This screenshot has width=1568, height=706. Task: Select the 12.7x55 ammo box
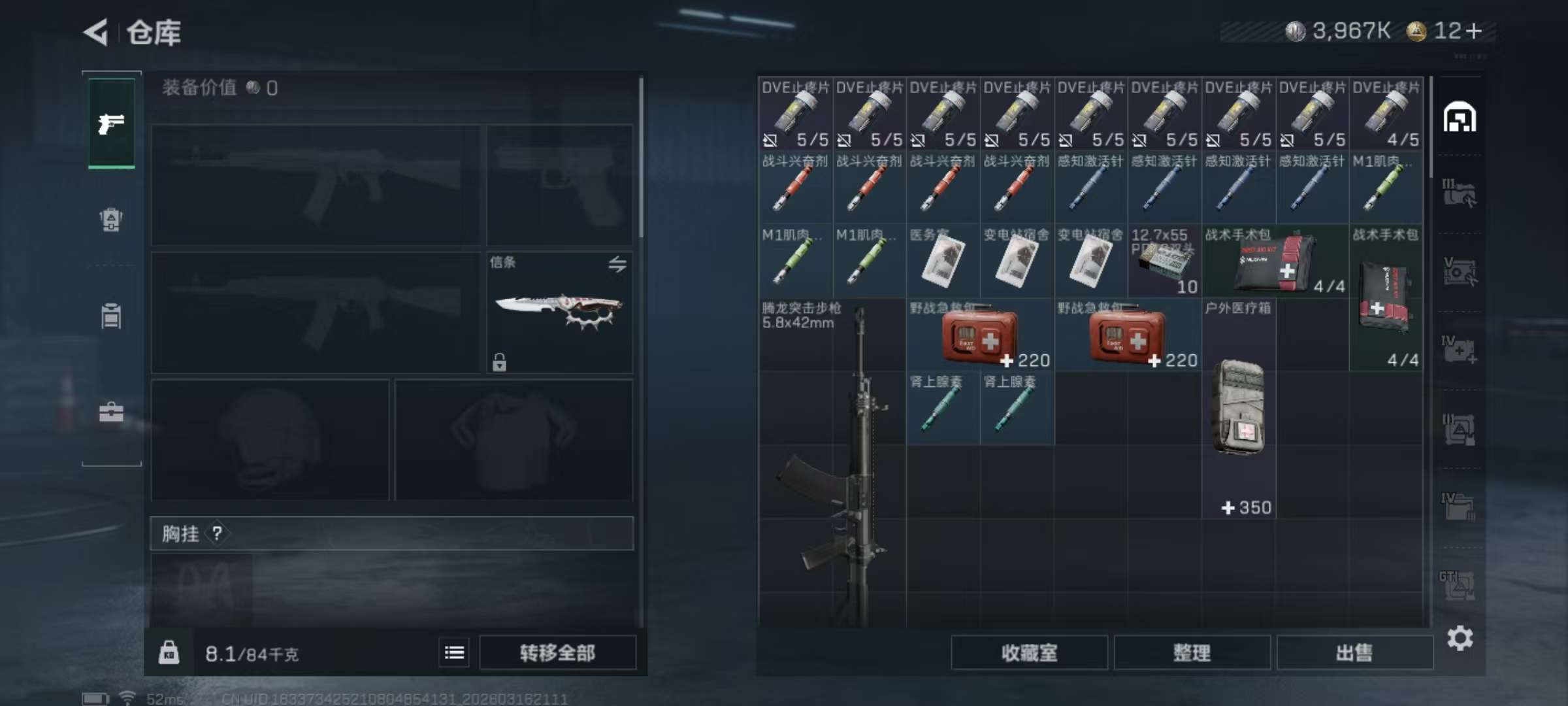click(1165, 261)
